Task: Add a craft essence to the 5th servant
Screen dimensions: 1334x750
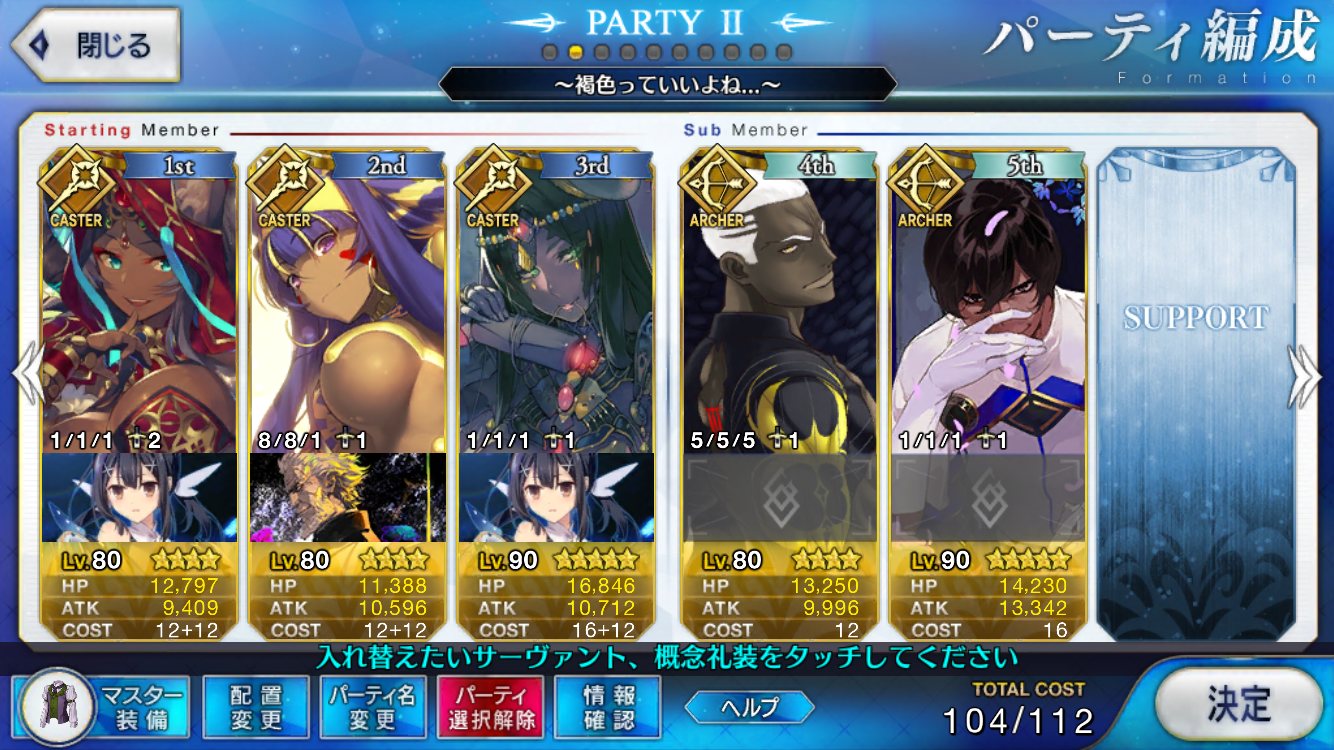Action: click(988, 497)
